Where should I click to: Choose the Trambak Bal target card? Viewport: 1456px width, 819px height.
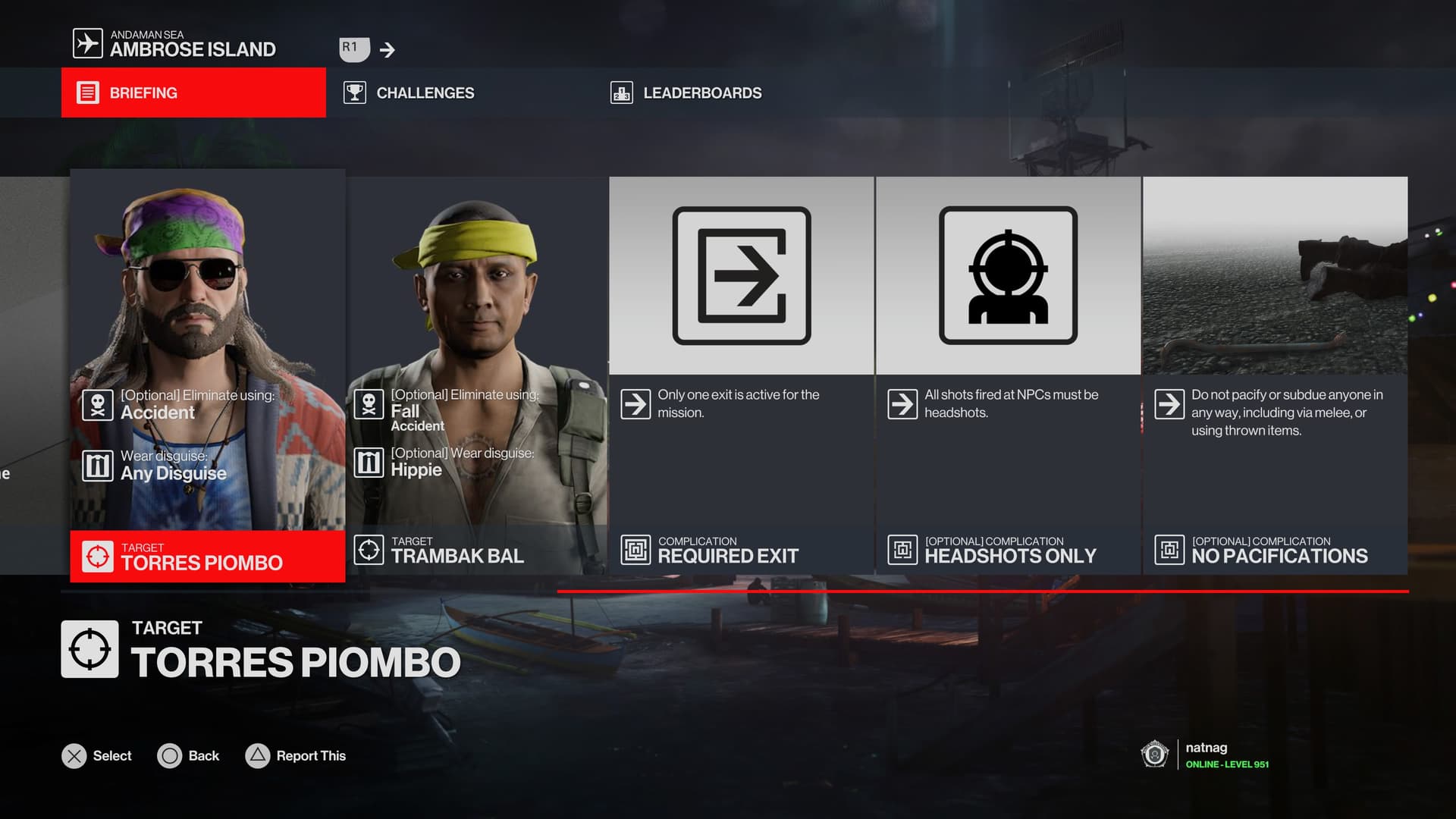[477, 375]
